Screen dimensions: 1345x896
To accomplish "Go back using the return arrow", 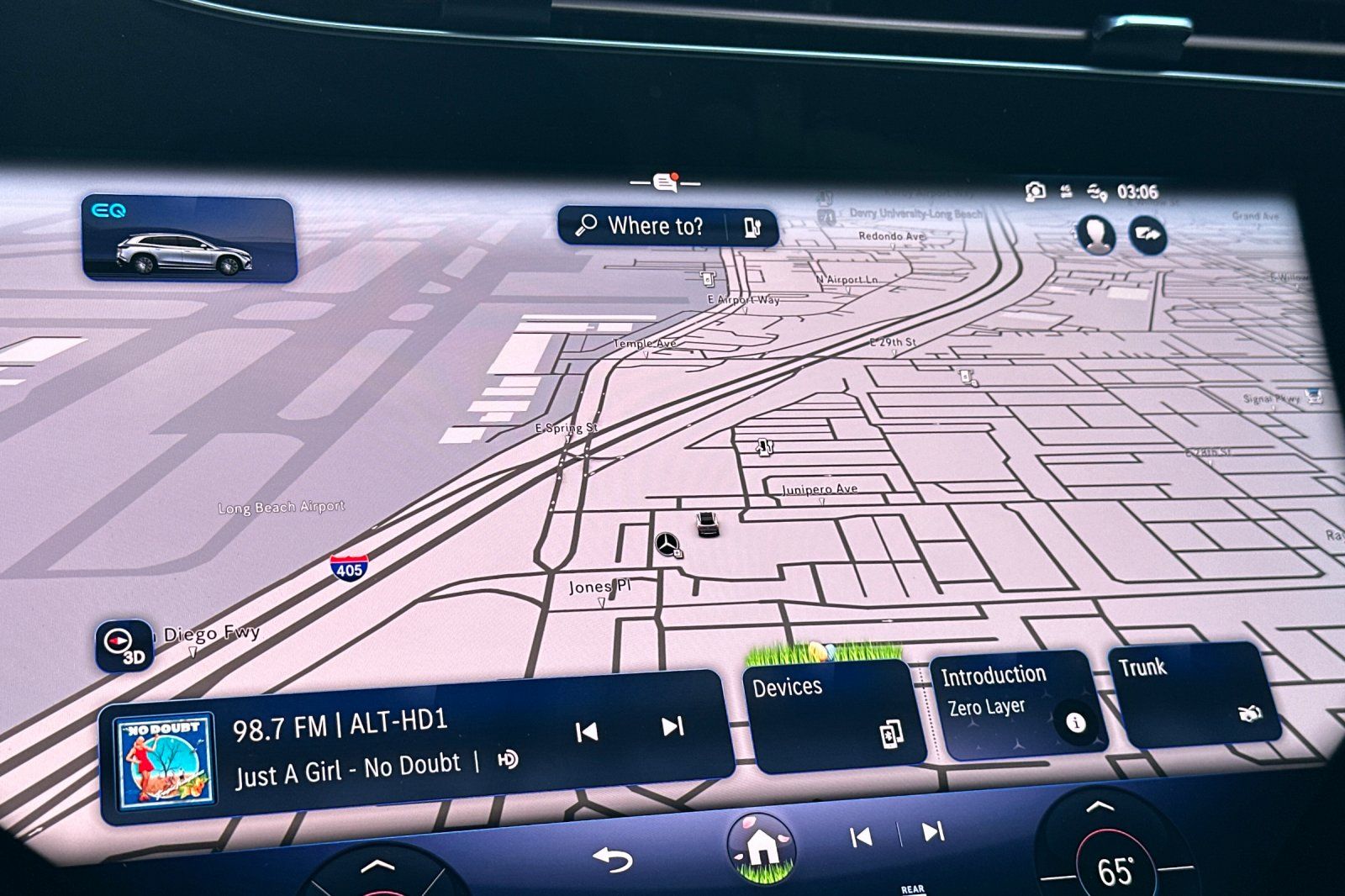I will coord(612,860).
